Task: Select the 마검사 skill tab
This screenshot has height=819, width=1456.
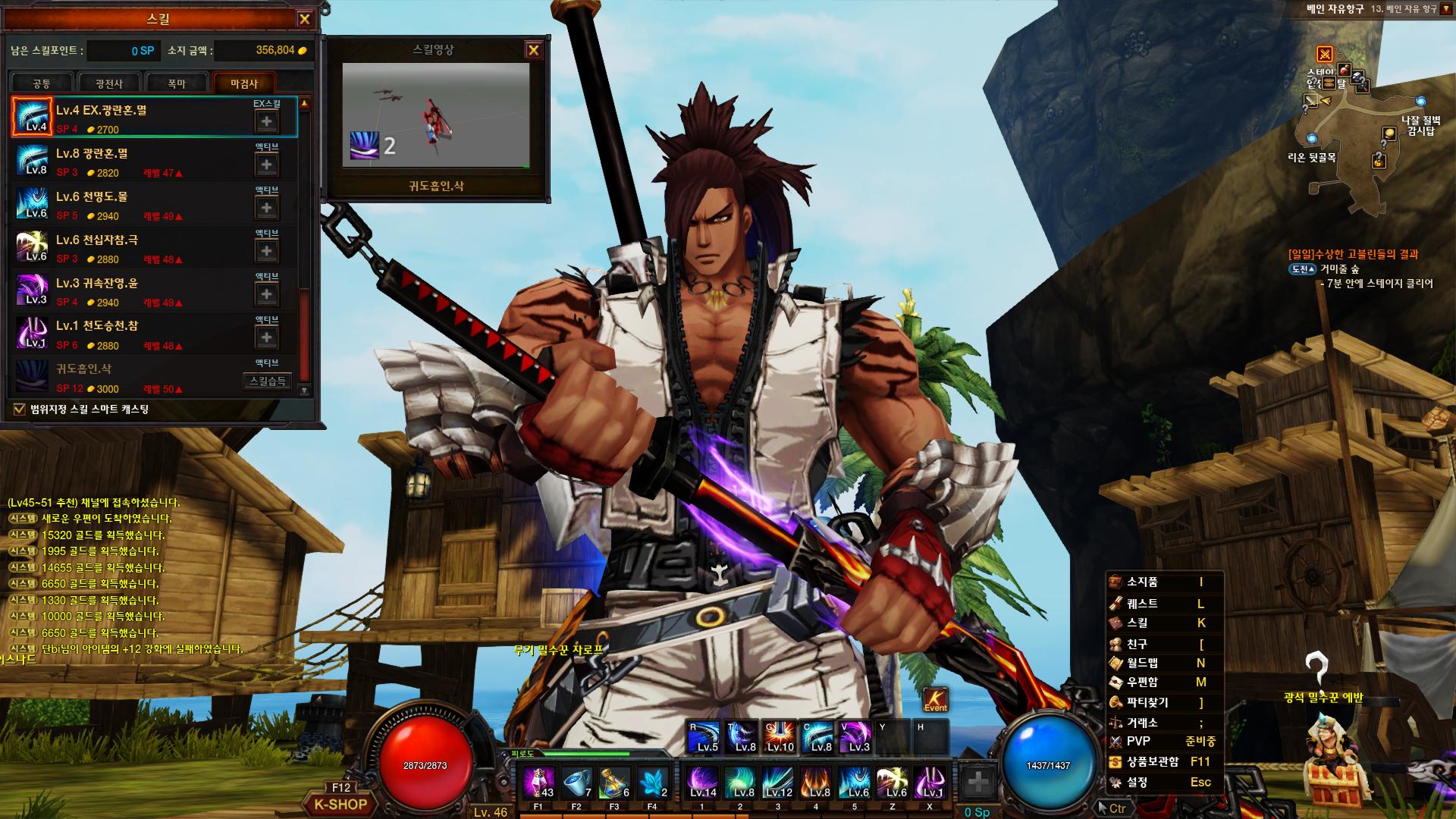Action: (244, 83)
